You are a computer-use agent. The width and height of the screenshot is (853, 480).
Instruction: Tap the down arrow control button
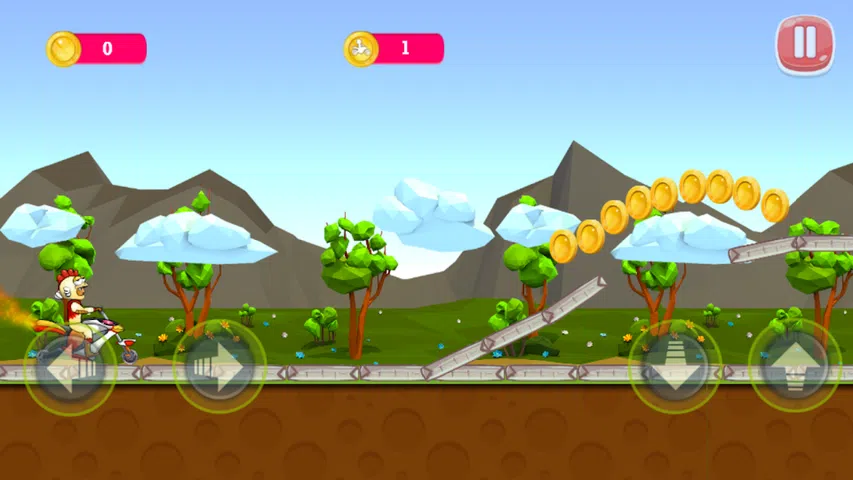(674, 366)
